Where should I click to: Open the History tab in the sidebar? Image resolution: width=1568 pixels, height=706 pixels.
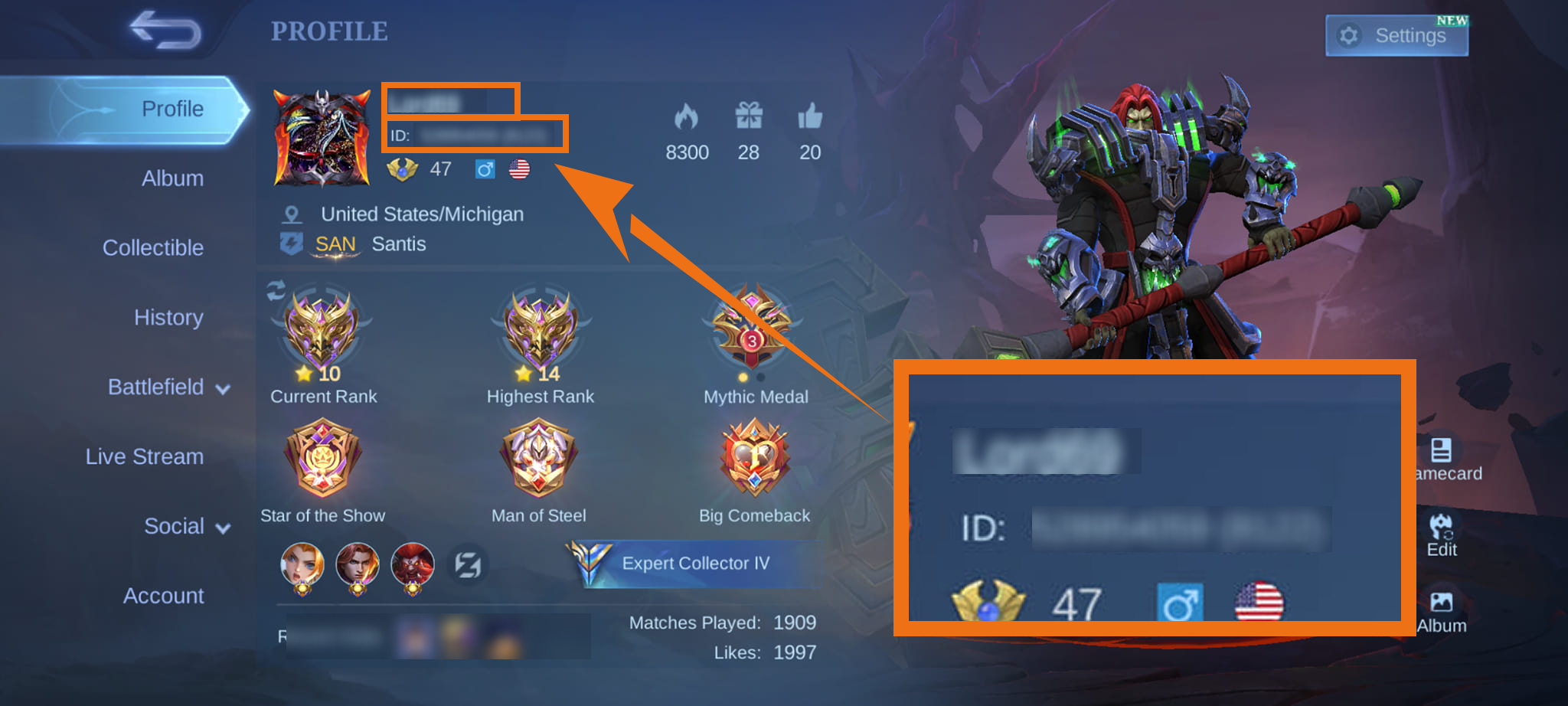coord(168,317)
